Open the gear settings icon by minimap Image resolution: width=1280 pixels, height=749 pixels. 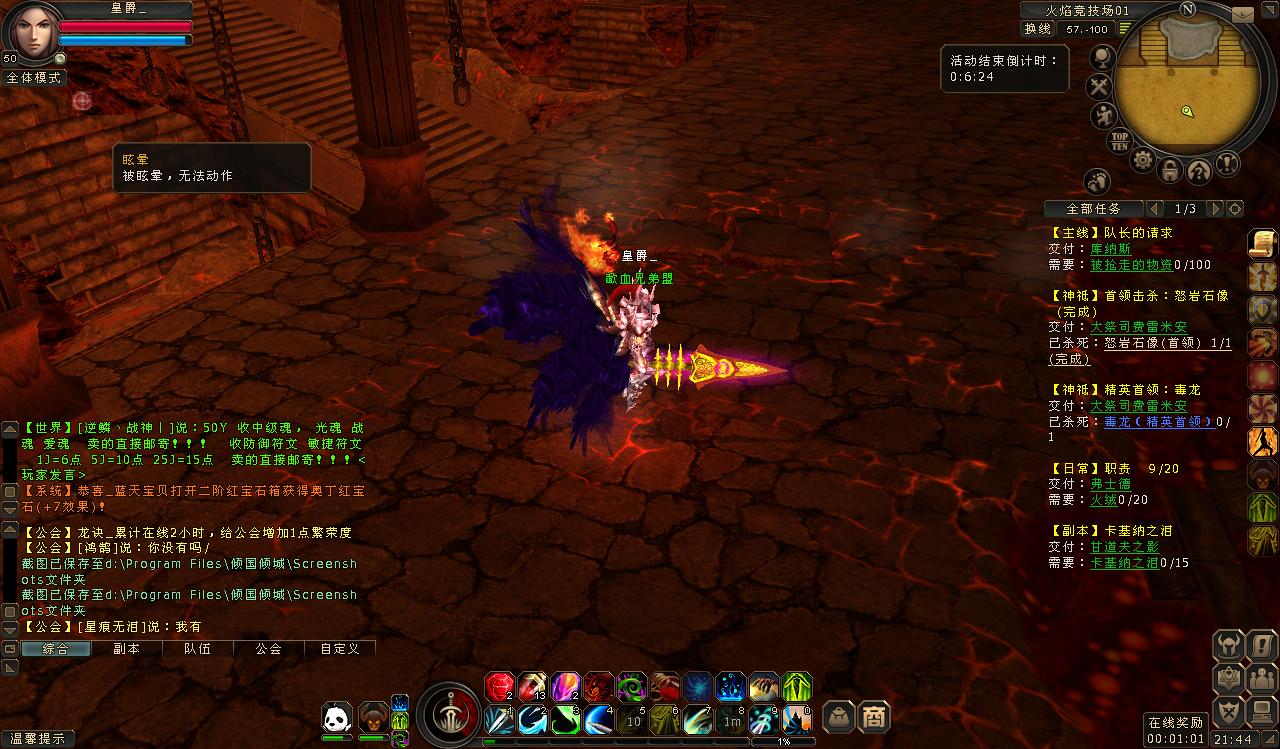pyautogui.click(x=1143, y=161)
